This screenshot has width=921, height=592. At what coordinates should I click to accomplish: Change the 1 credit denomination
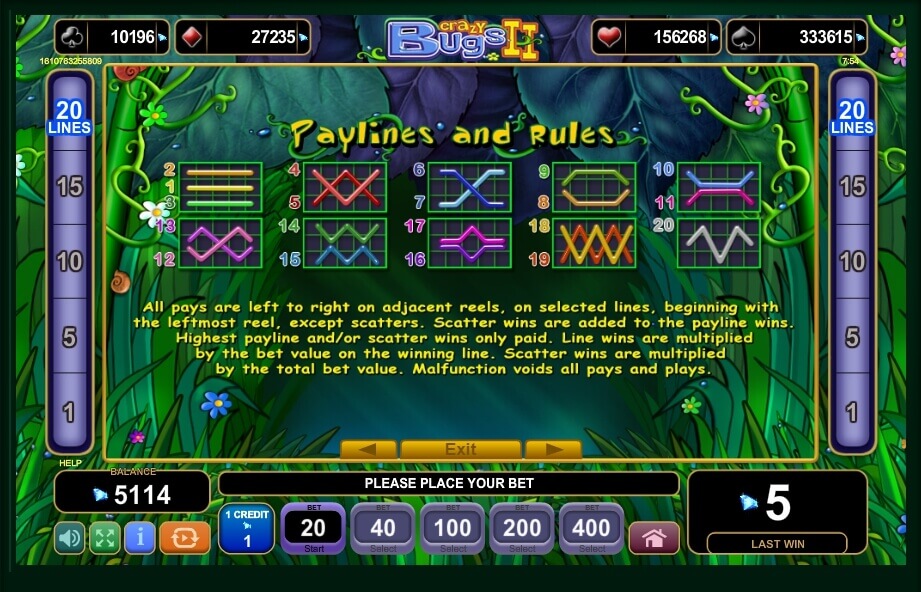[x=245, y=528]
